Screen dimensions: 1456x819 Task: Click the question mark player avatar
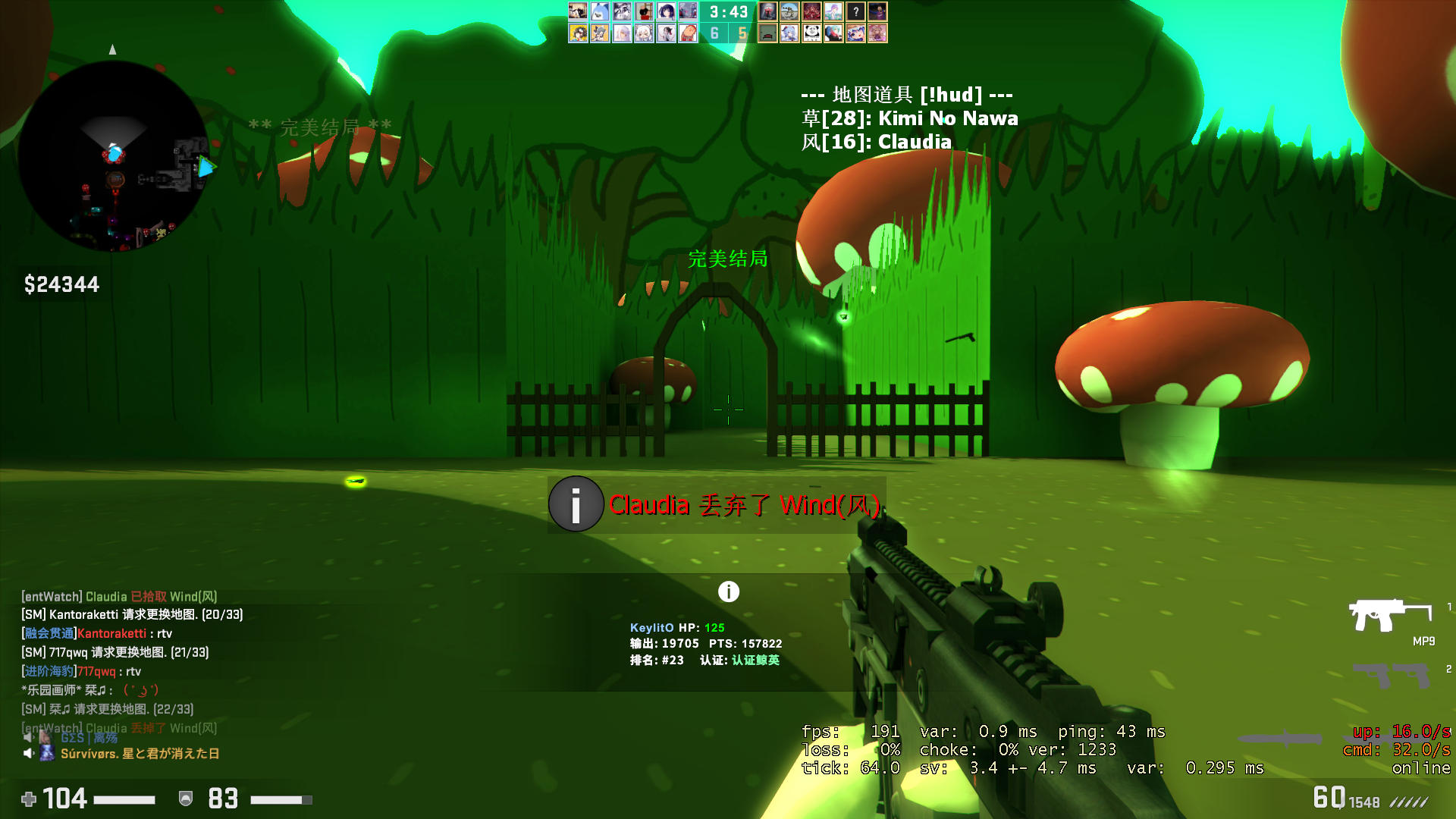click(x=855, y=11)
